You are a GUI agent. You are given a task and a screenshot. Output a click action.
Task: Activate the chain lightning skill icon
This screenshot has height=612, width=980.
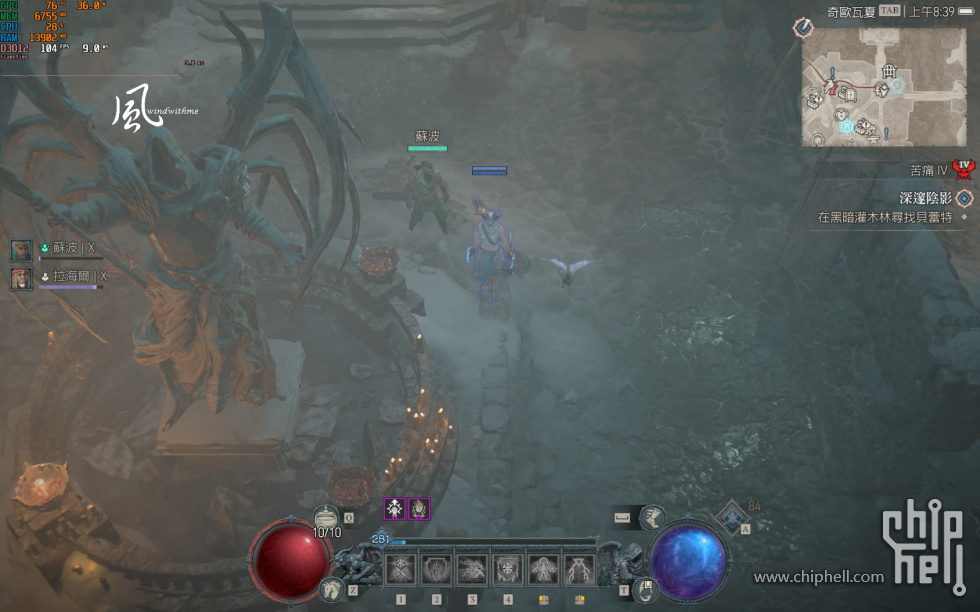pyautogui.click(x=579, y=570)
